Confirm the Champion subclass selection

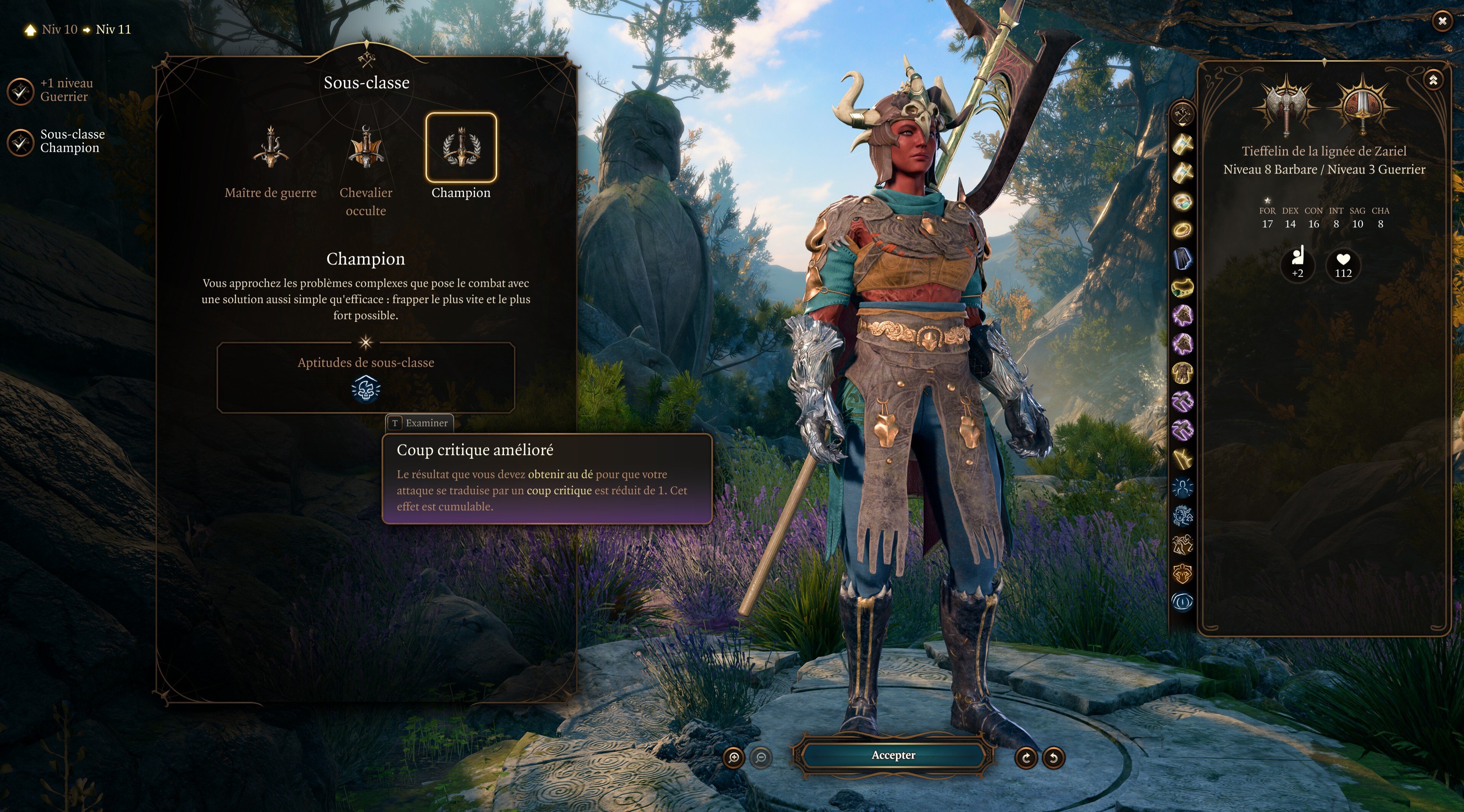pyautogui.click(x=893, y=756)
